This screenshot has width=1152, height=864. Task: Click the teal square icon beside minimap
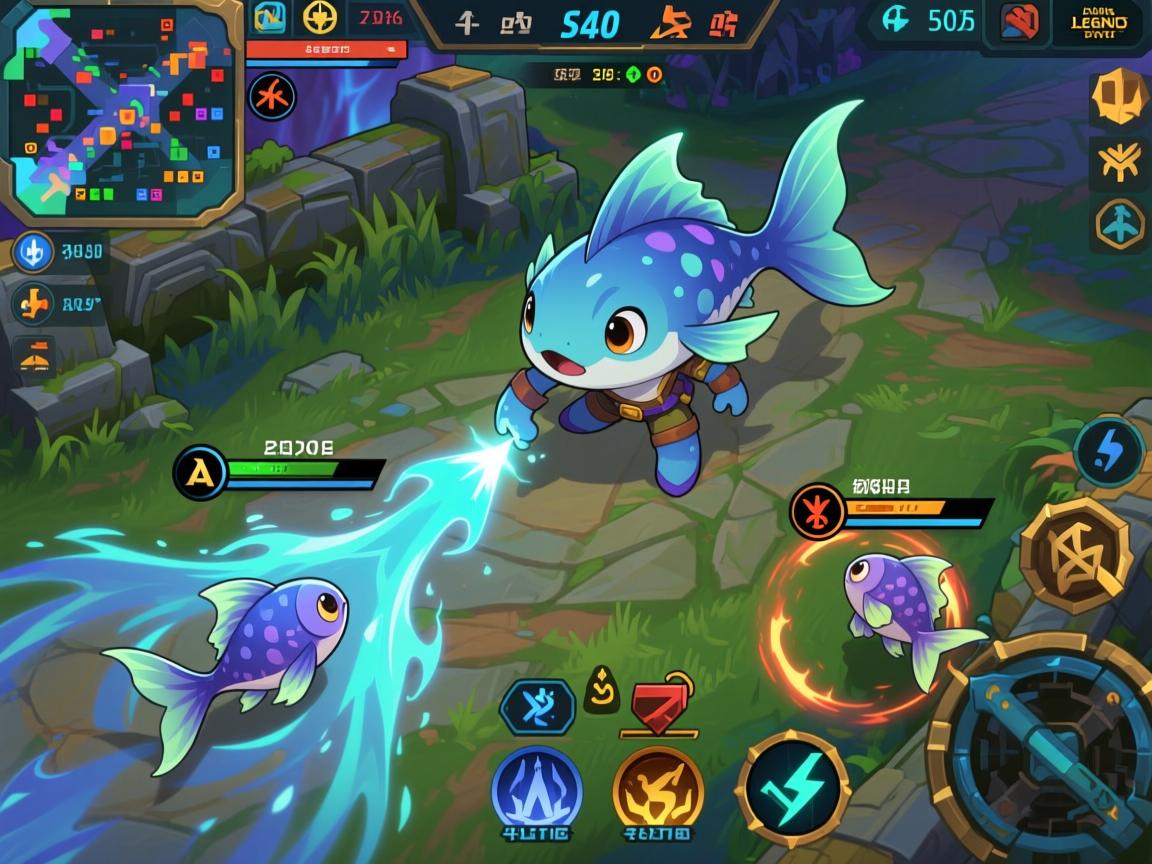pyautogui.click(x=268, y=18)
